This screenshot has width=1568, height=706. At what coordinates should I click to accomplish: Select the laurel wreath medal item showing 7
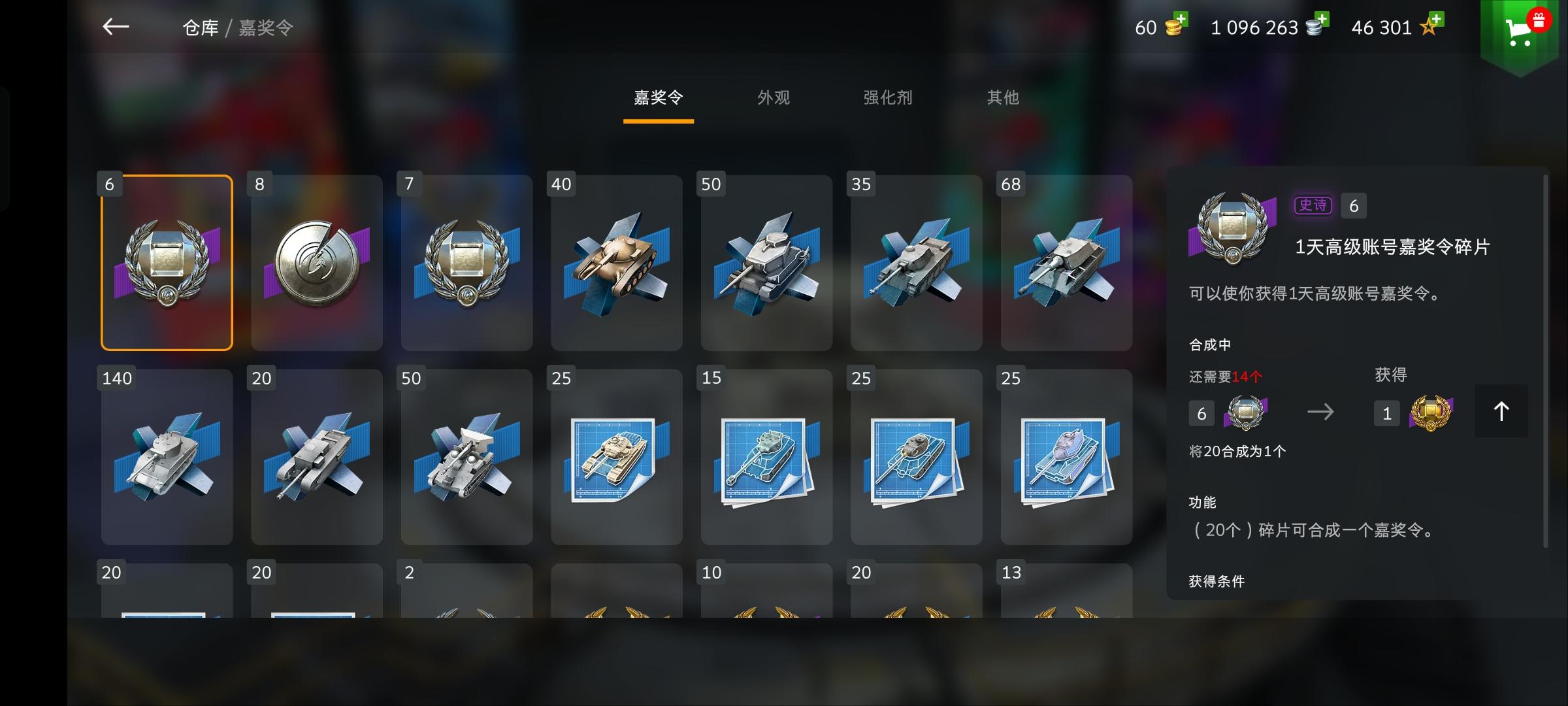(x=466, y=263)
